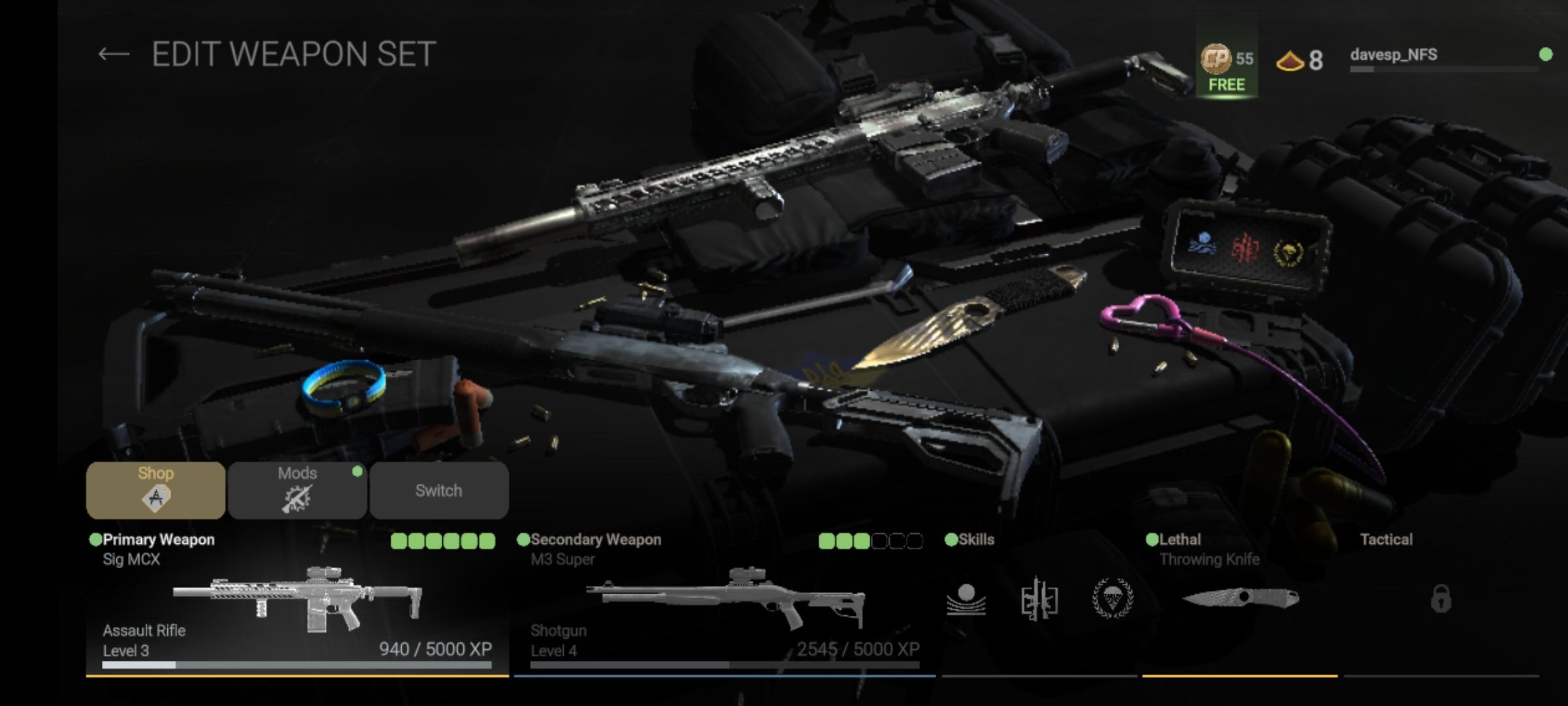This screenshot has height=706, width=1568.
Task: Select the parachute wreath skill icon
Action: pyautogui.click(x=1113, y=597)
